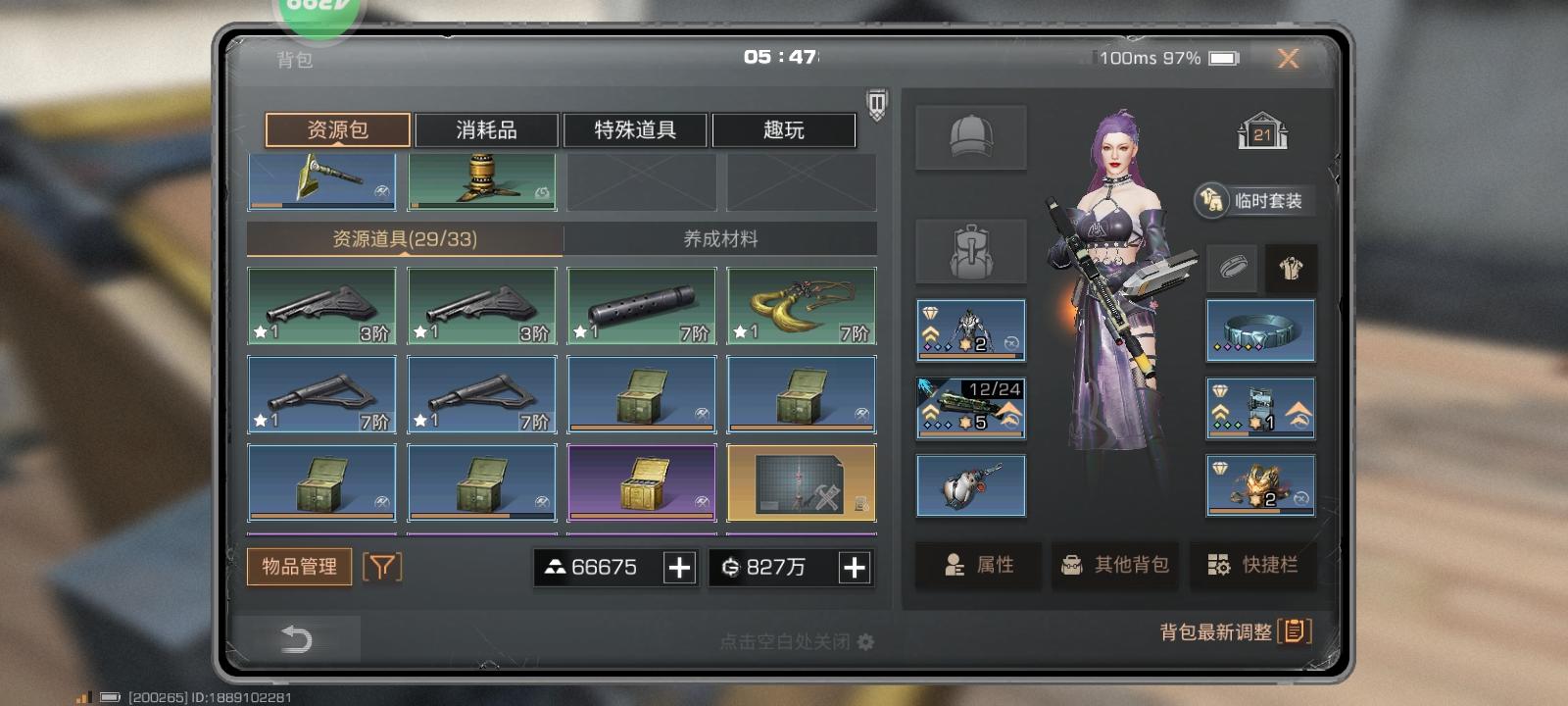Viewport: 1568px width, 706px height.
Task: Select the shirt accessory icon near 临时套装
Action: click(x=1292, y=267)
